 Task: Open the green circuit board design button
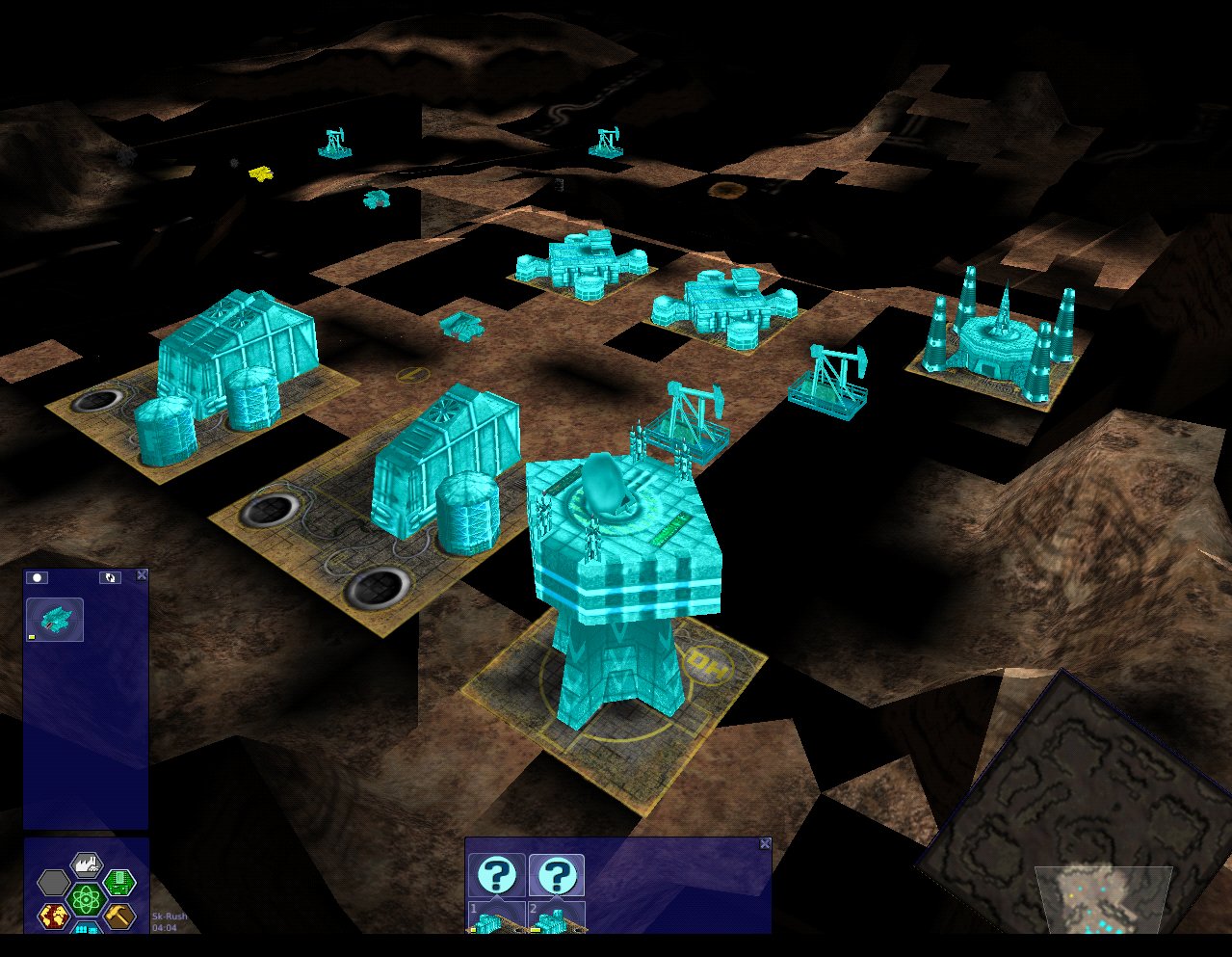coord(118,881)
